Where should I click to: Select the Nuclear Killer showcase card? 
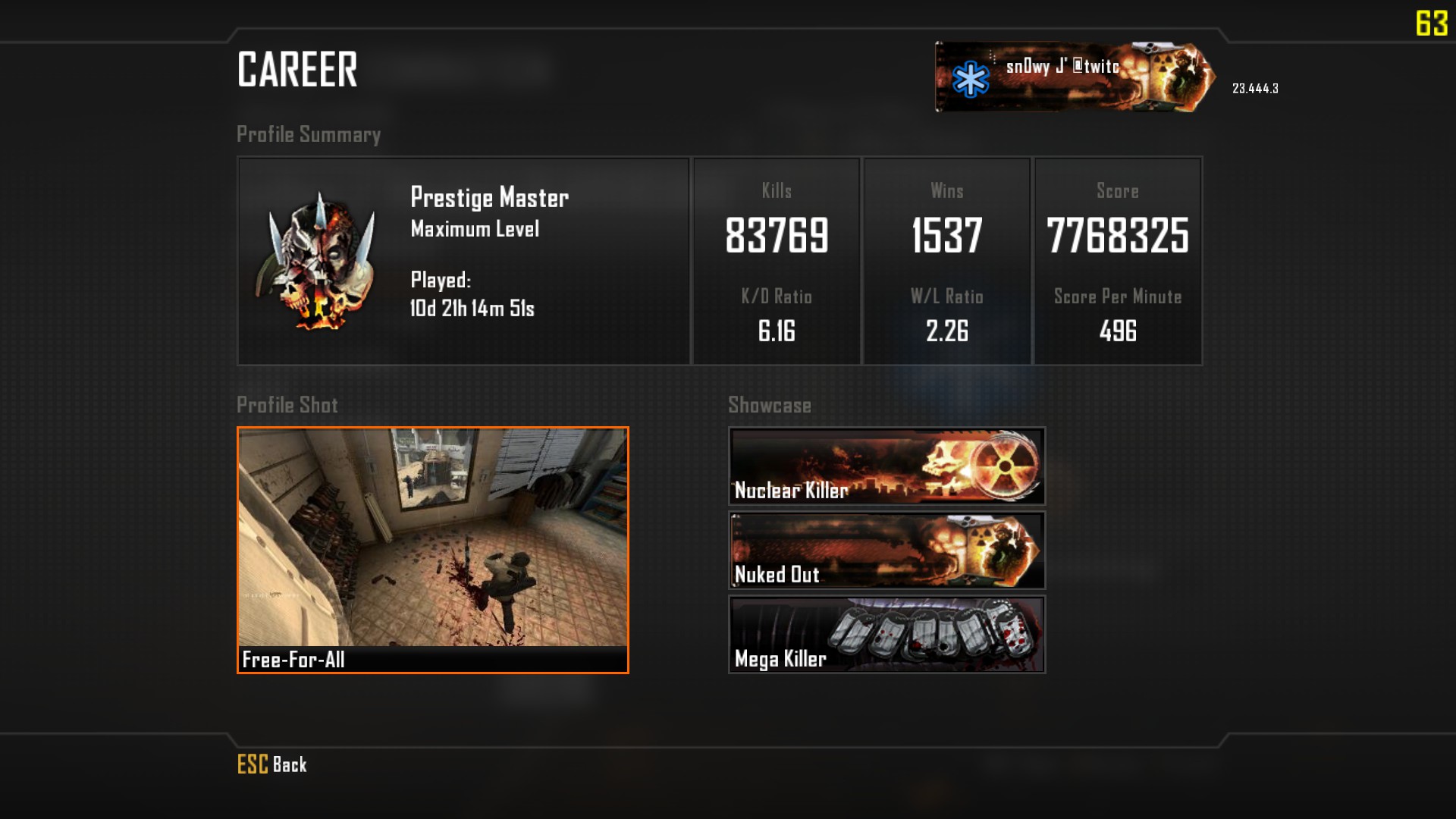click(886, 466)
